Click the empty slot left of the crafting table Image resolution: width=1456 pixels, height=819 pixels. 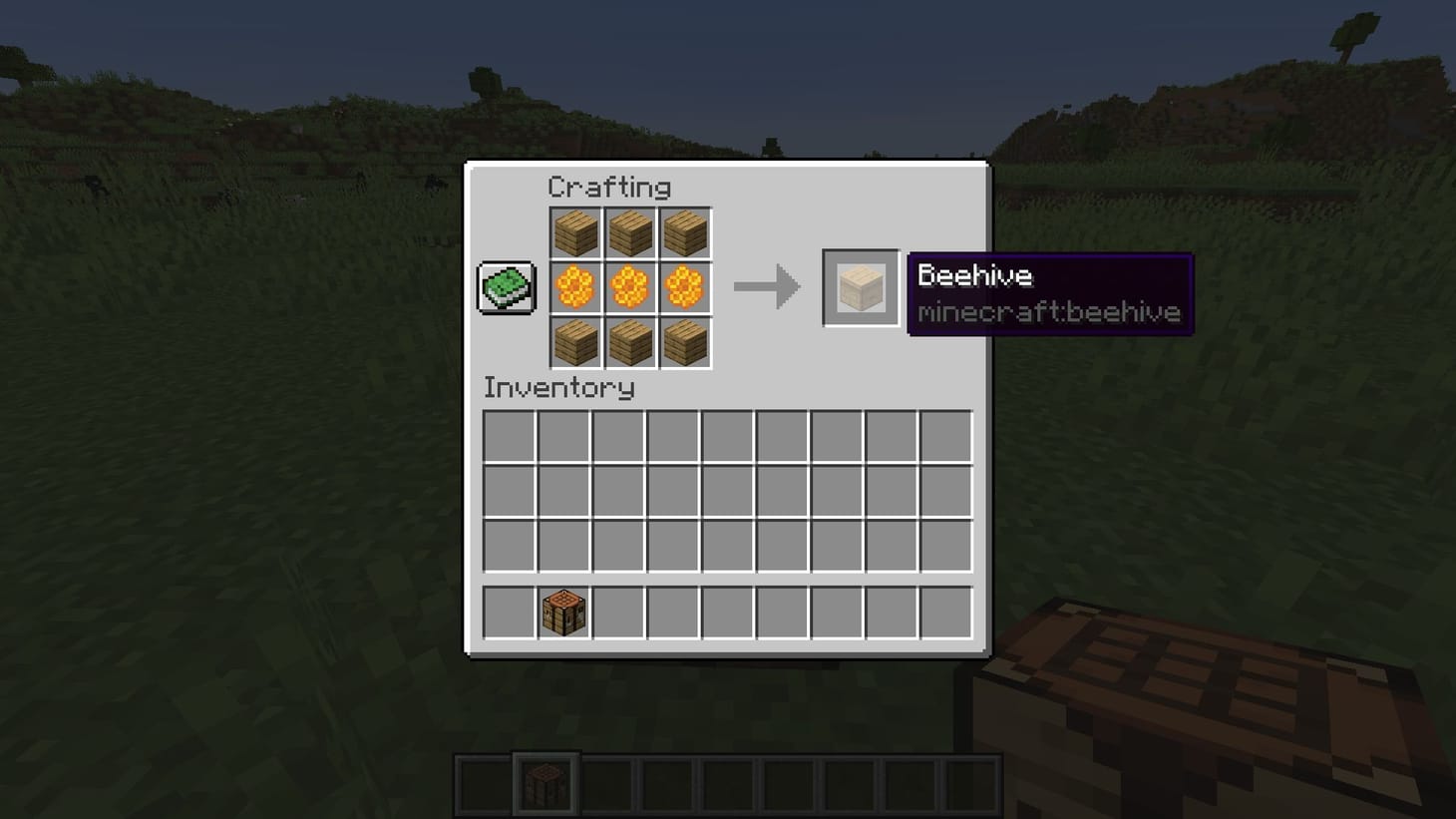[x=510, y=613]
